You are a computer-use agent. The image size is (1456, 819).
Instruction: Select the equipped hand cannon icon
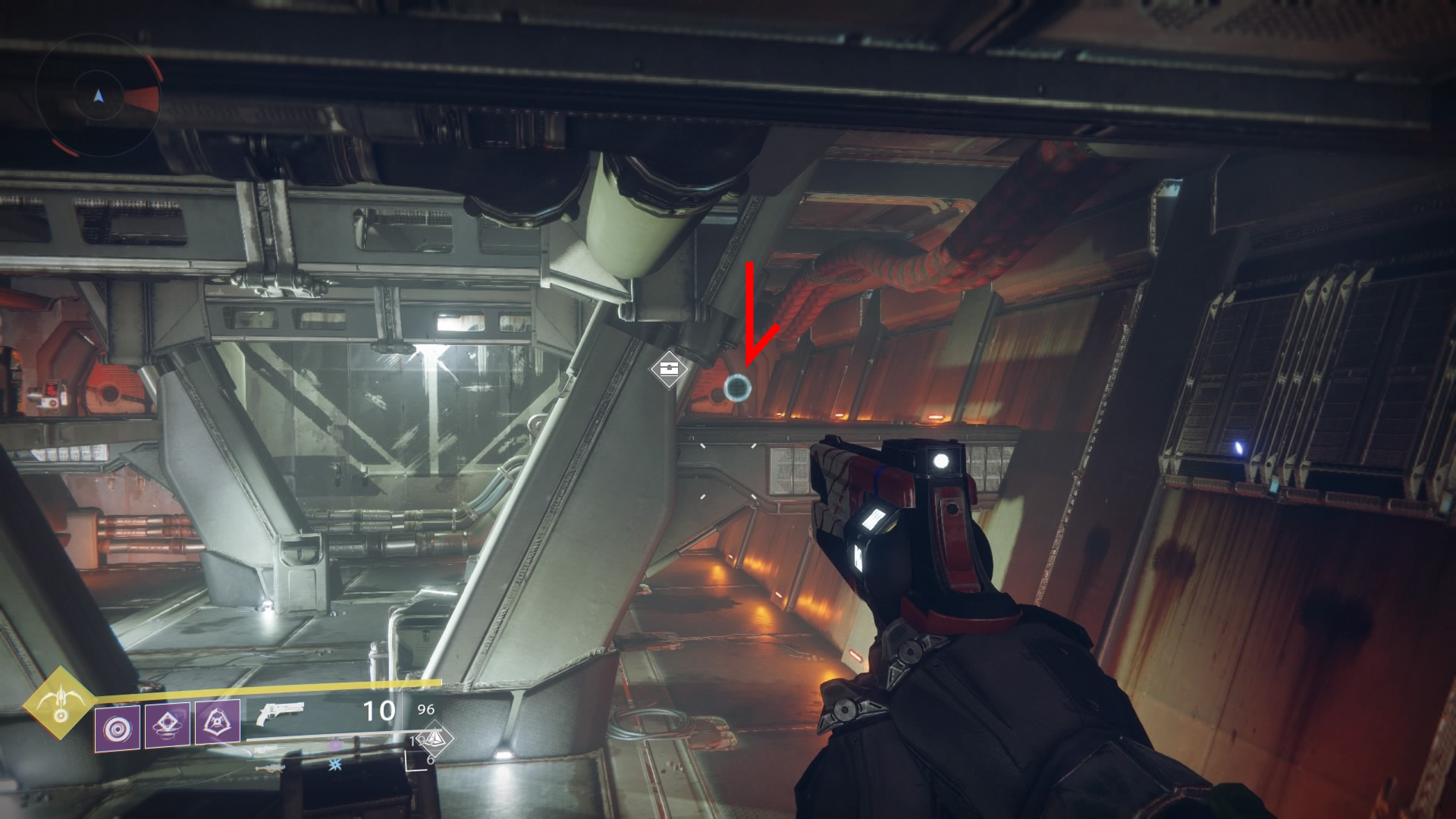coord(280,714)
